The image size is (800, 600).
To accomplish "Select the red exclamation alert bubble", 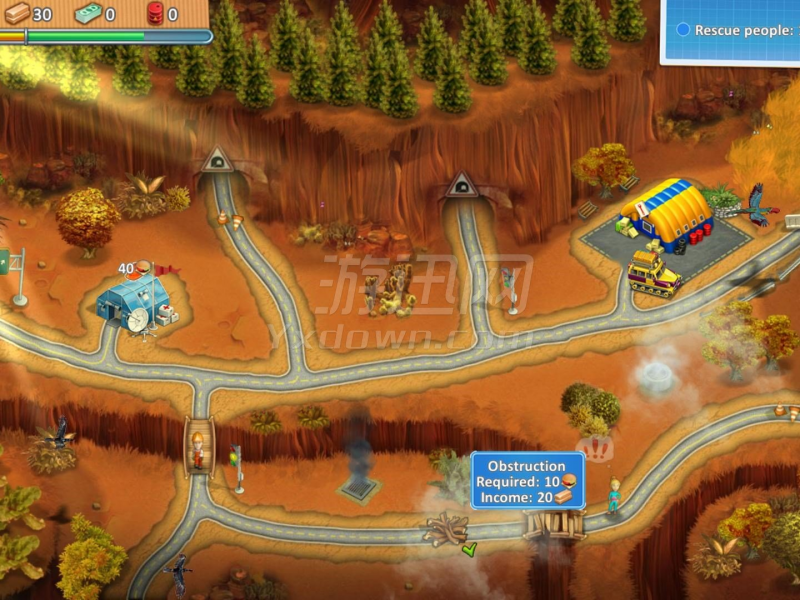I will point(596,450).
